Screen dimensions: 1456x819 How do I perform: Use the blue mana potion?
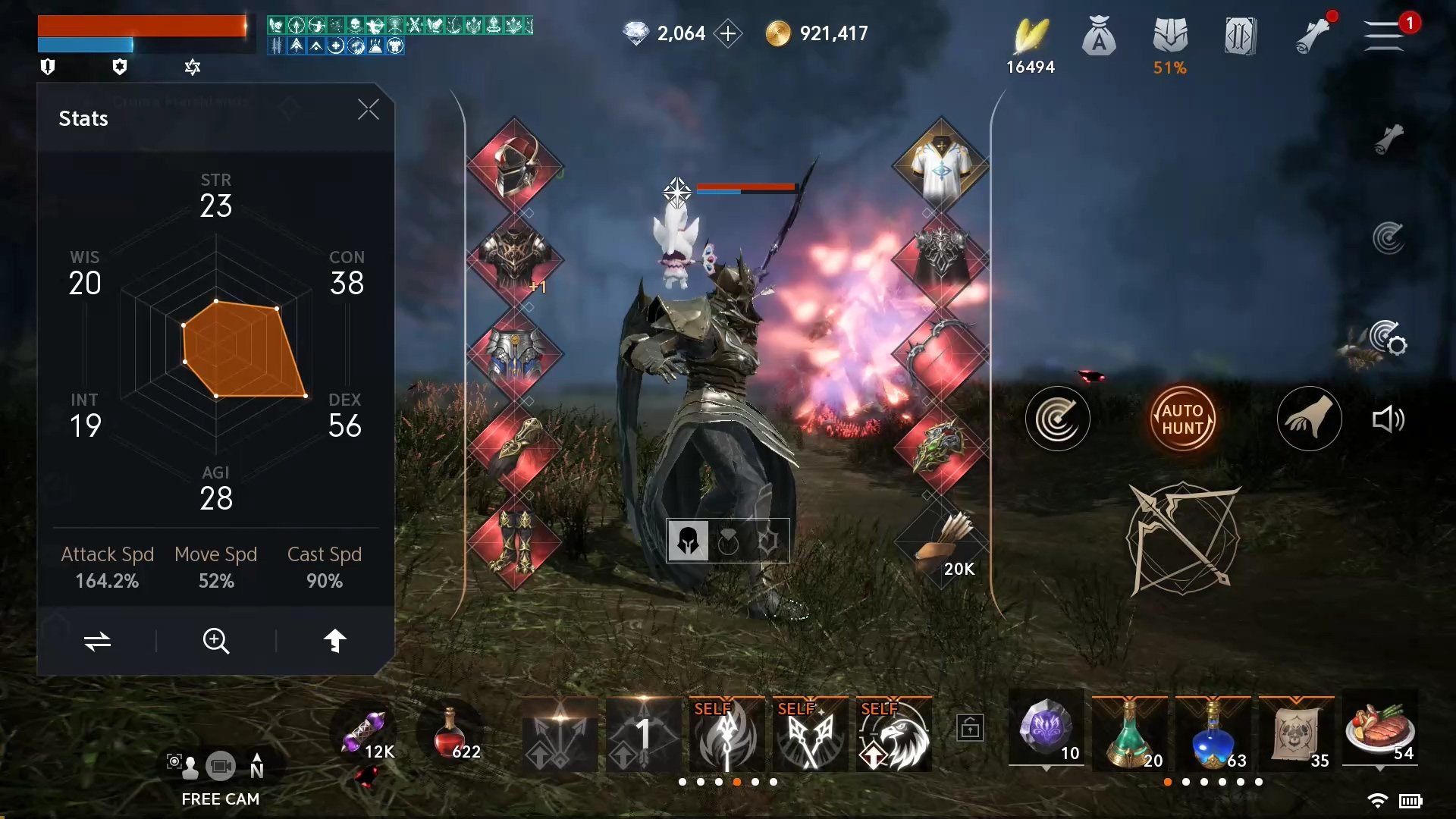tap(1213, 734)
